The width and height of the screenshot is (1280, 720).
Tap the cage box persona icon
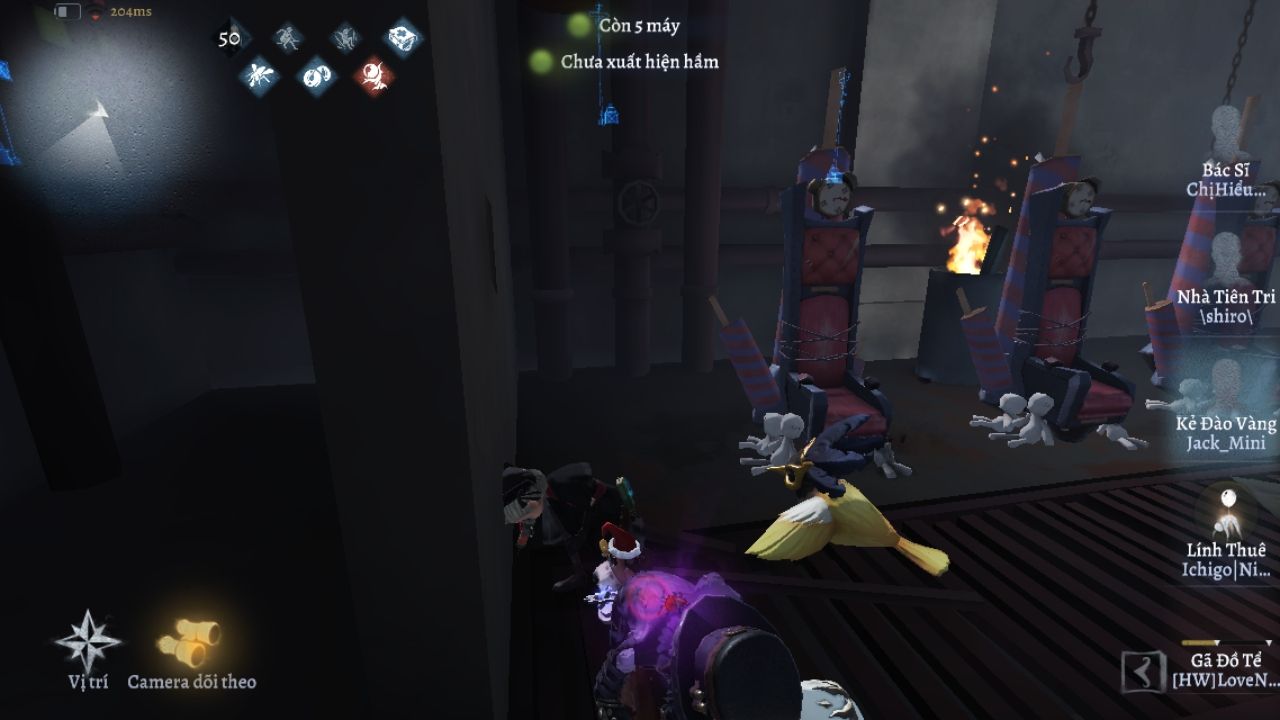click(x=403, y=37)
